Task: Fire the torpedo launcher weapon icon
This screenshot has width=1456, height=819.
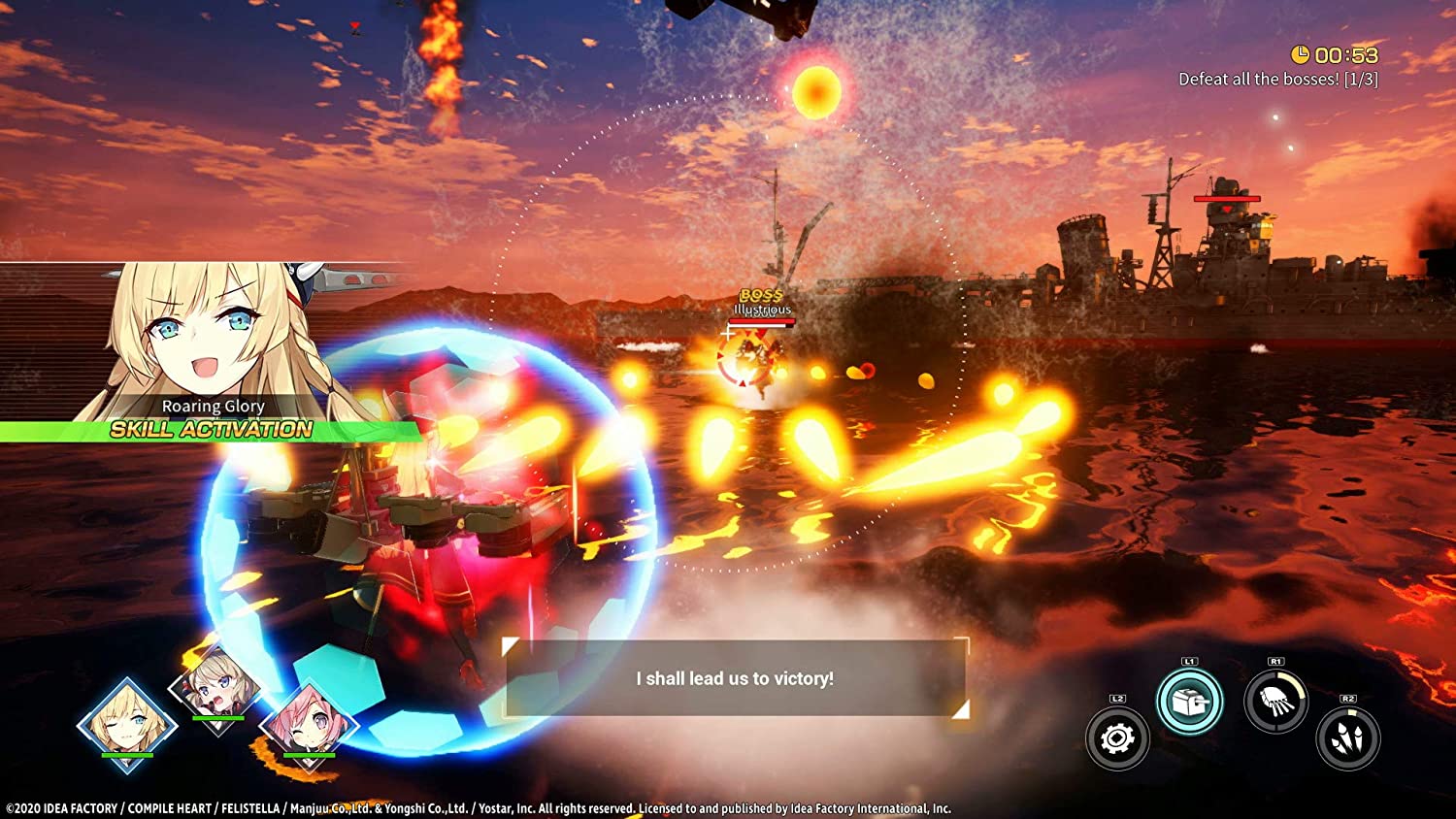Action: coord(1275,702)
